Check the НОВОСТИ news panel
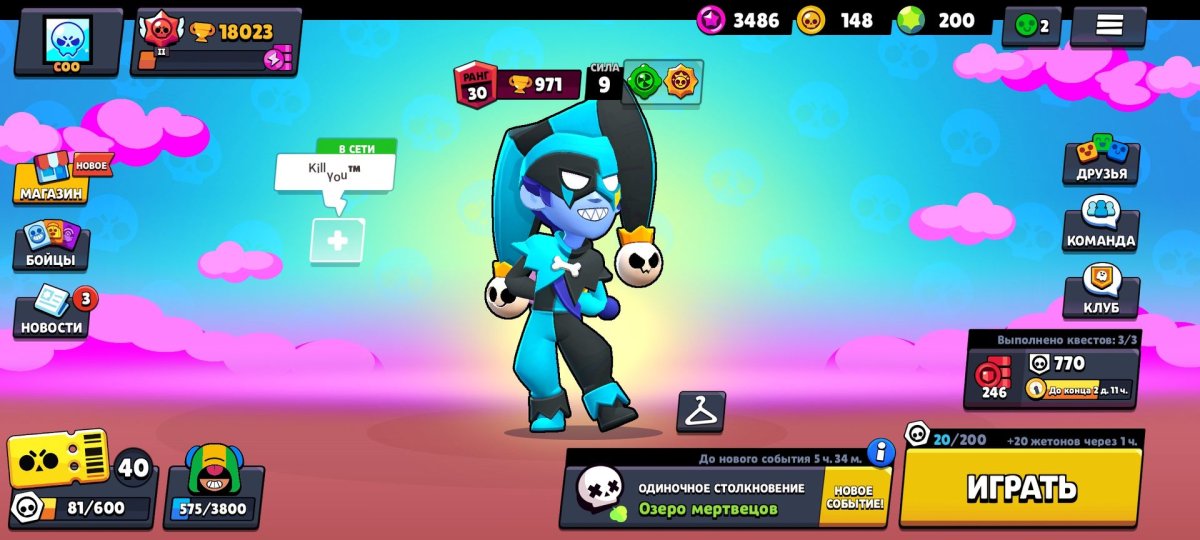 pyautogui.click(x=52, y=312)
